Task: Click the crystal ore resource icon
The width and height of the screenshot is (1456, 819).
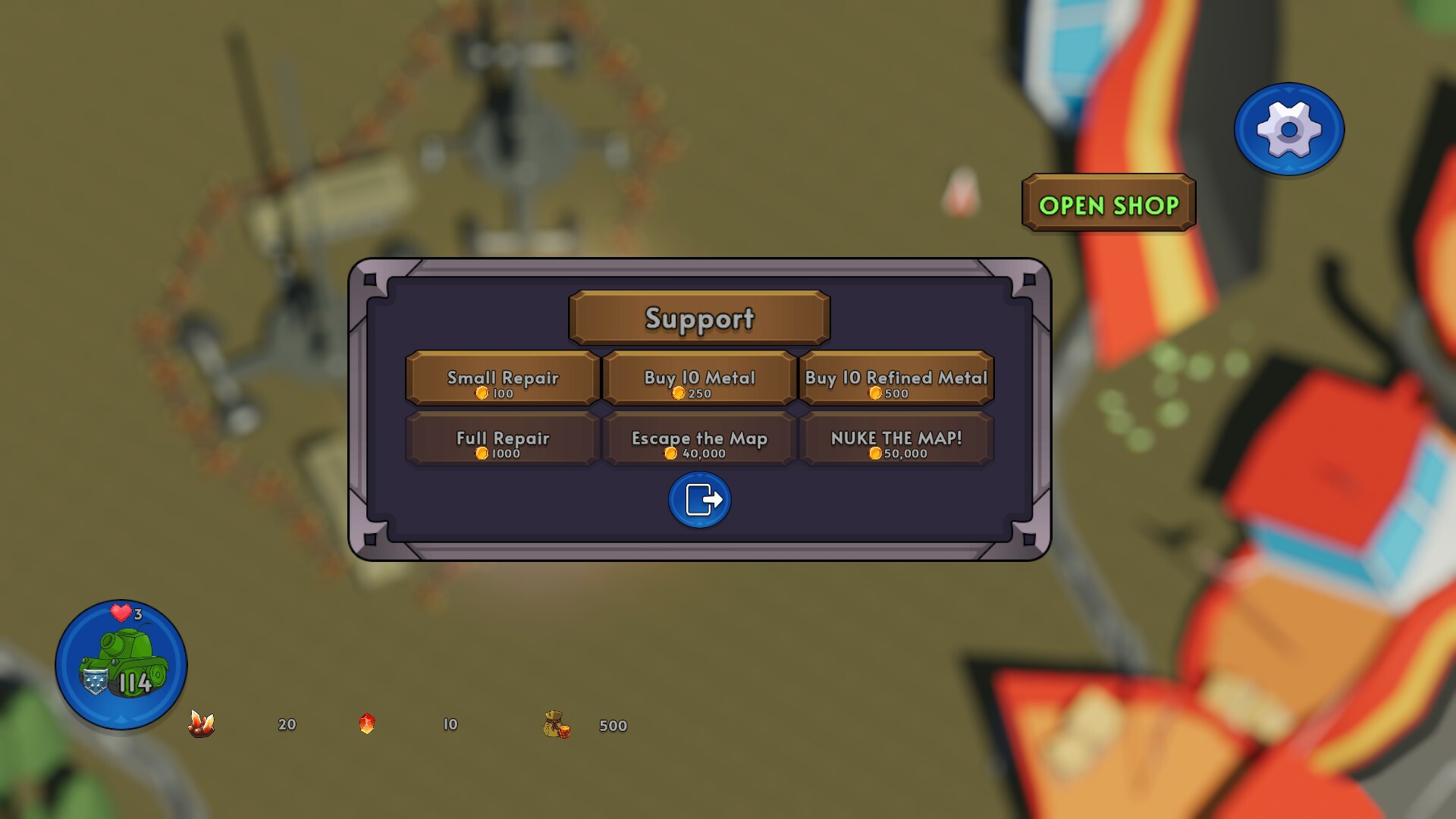Action: (x=201, y=725)
